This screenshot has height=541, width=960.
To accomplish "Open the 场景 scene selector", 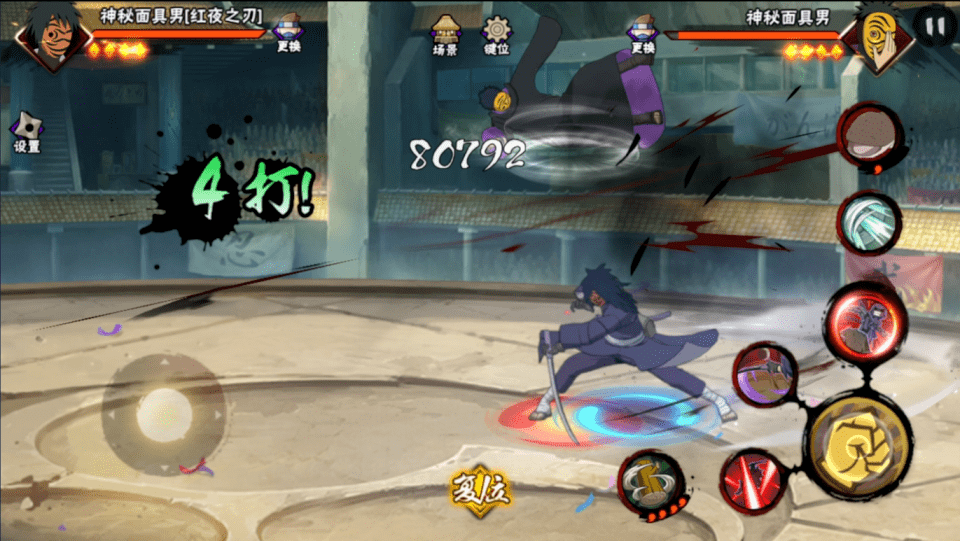I will 445,36.
